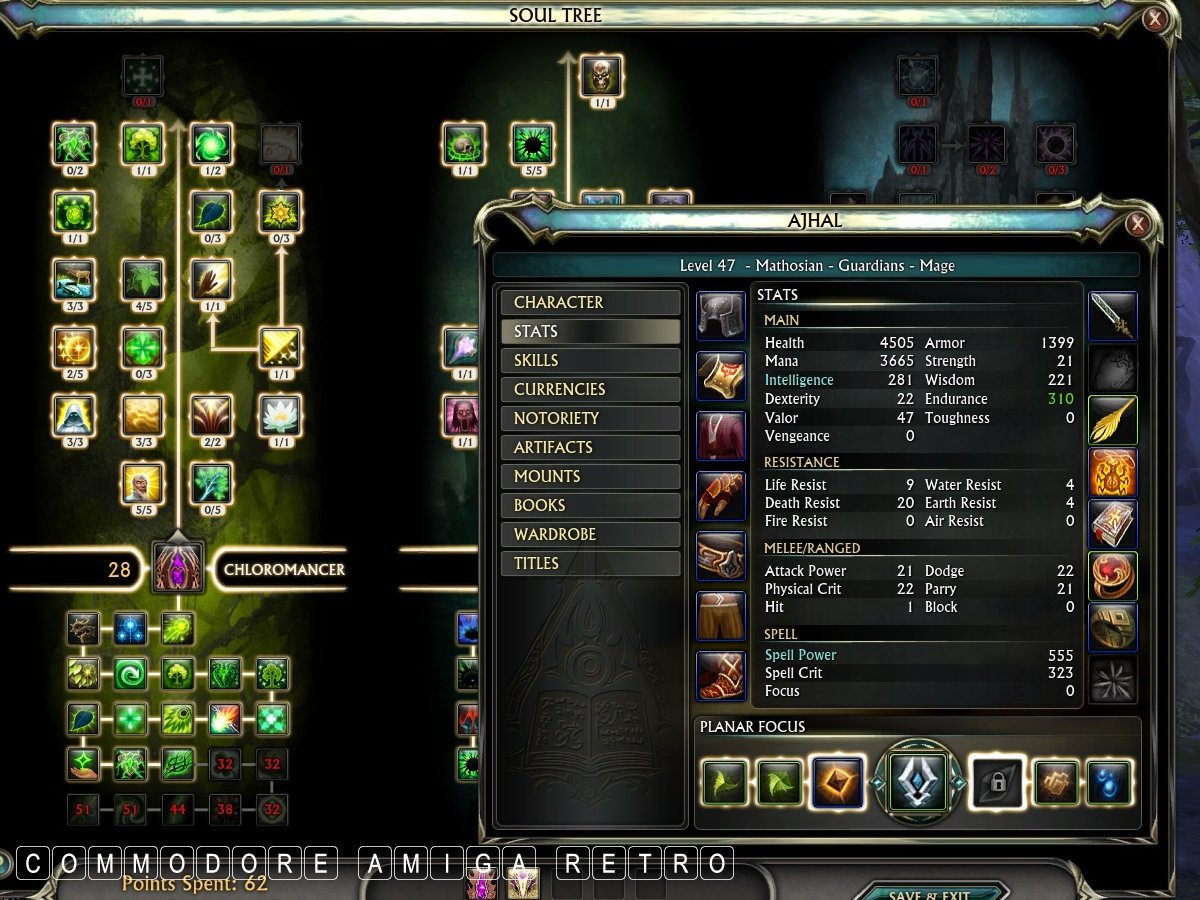Open the Books tab

(590, 505)
